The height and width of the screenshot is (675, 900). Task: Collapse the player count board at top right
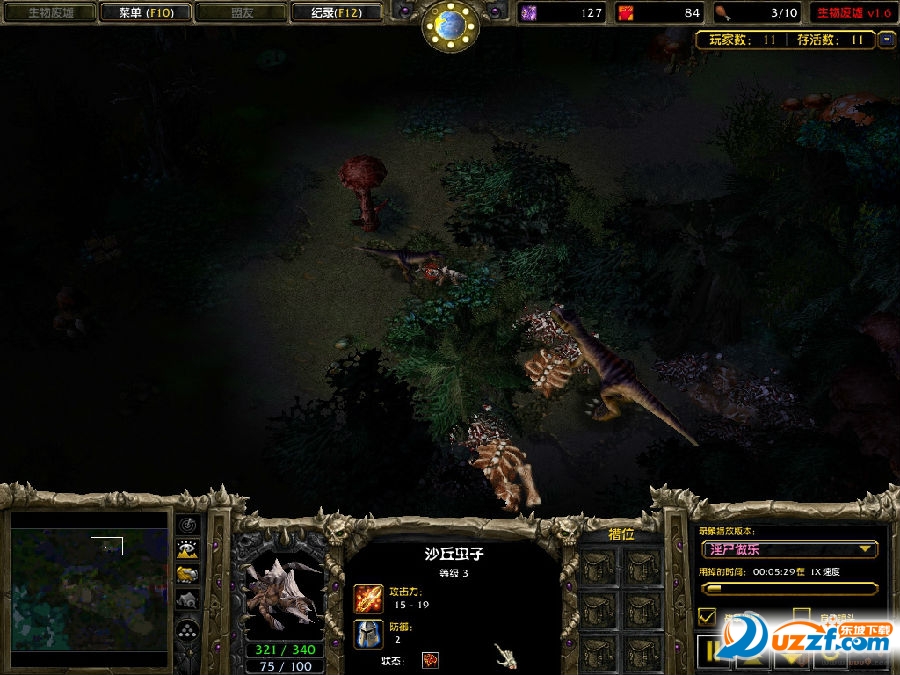[x=886, y=40]
